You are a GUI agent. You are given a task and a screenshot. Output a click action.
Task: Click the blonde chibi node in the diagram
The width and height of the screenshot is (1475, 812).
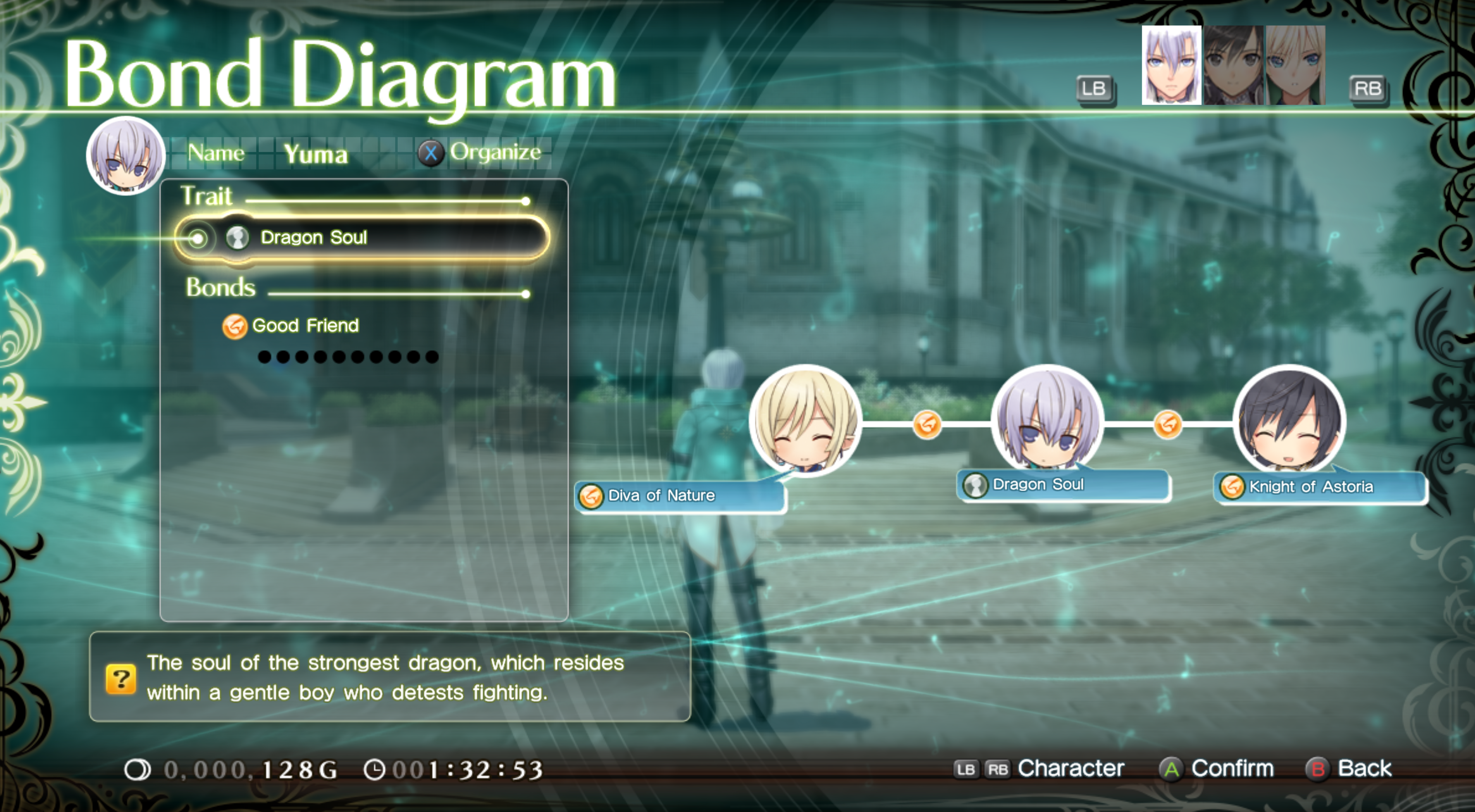pyautogui.click(x=805, y=421)
